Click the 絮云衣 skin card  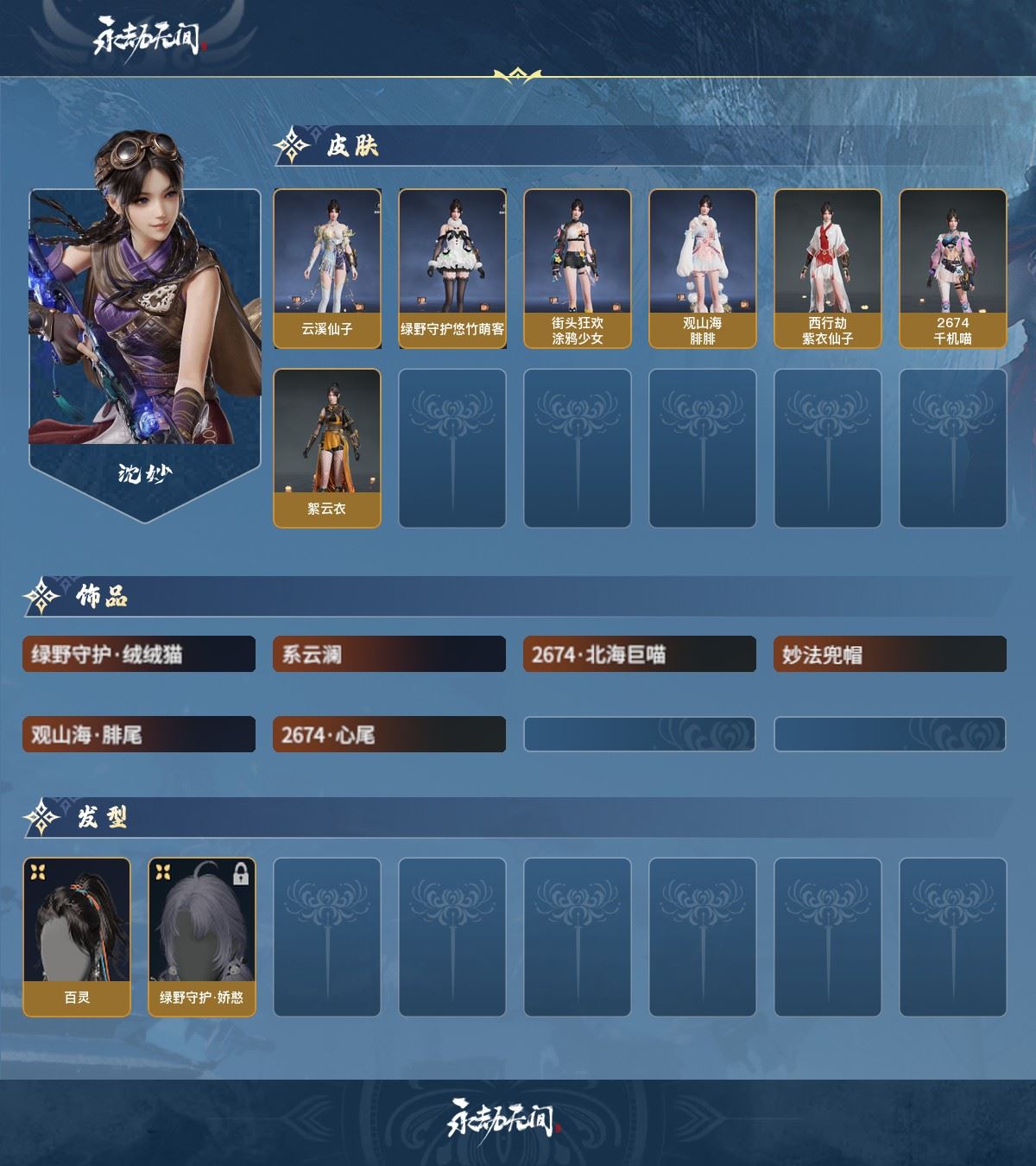(x=327, y=447)
